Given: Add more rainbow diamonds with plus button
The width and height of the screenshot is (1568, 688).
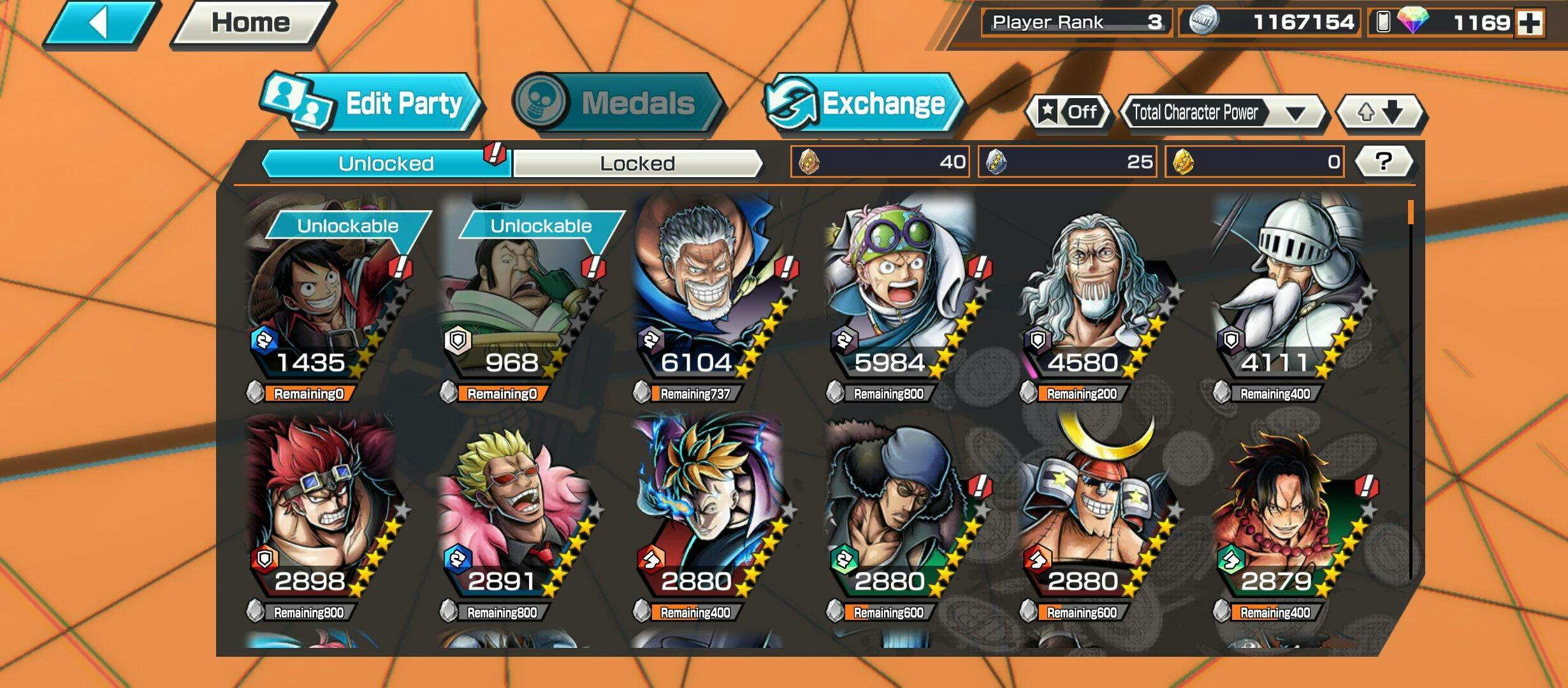Looking at the screenshot, I should pos(1530,23).
